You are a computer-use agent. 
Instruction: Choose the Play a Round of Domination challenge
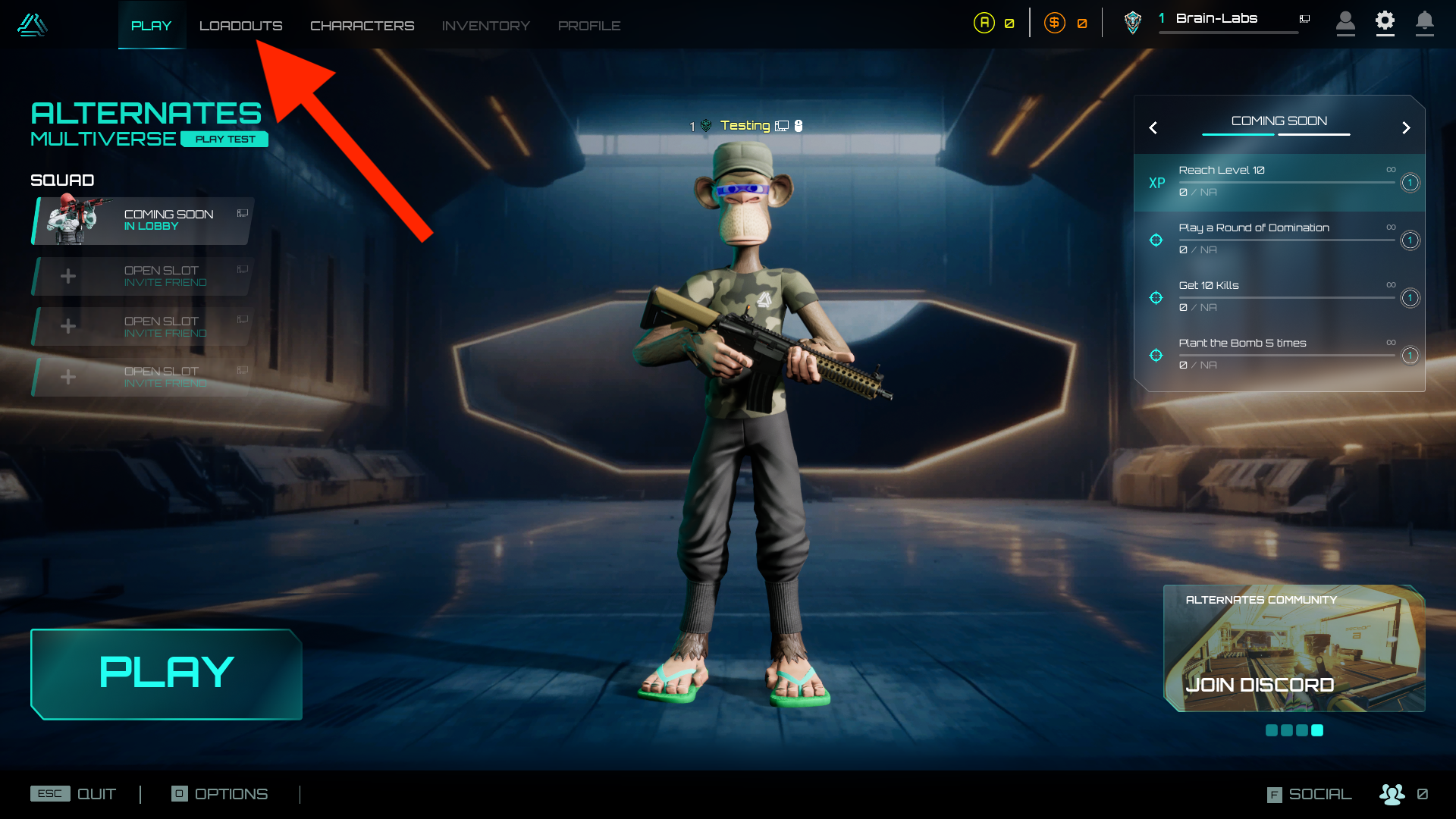(x=1279, y=240)
